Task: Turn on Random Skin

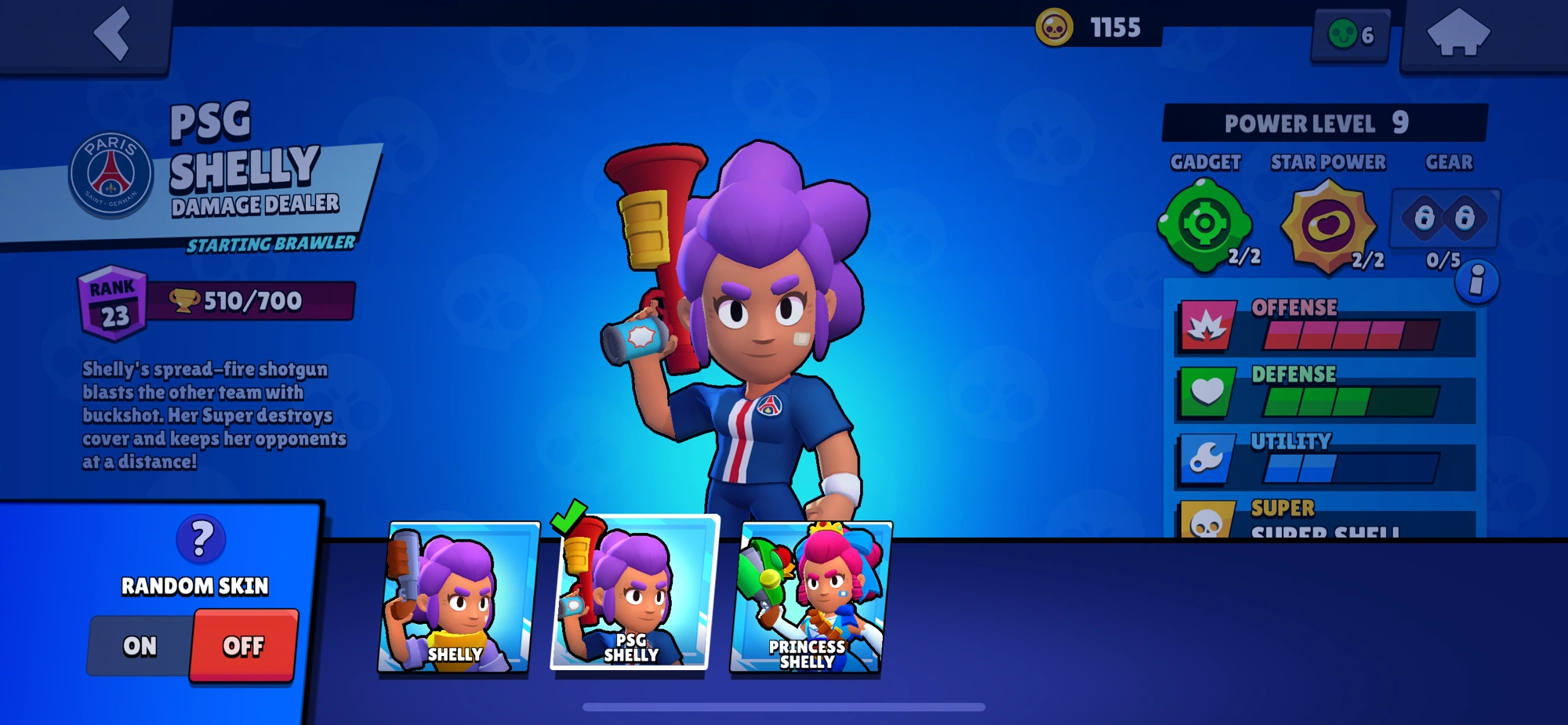Action: 139,647
